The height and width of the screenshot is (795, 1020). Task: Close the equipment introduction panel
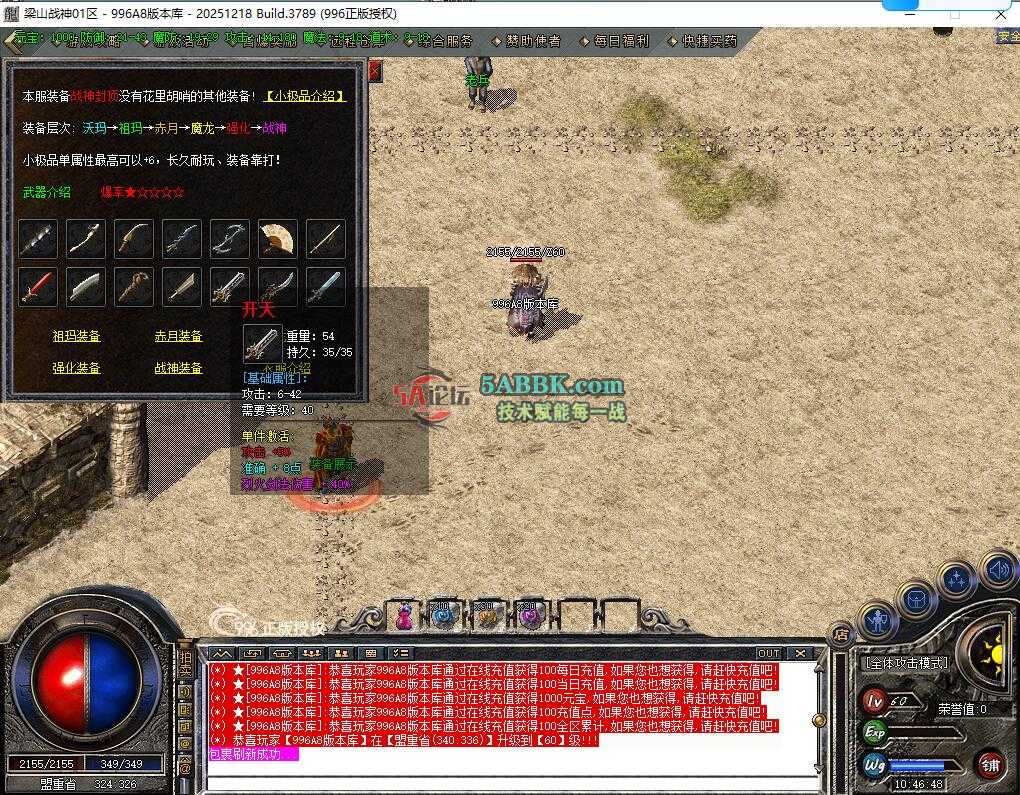[375, 71]
